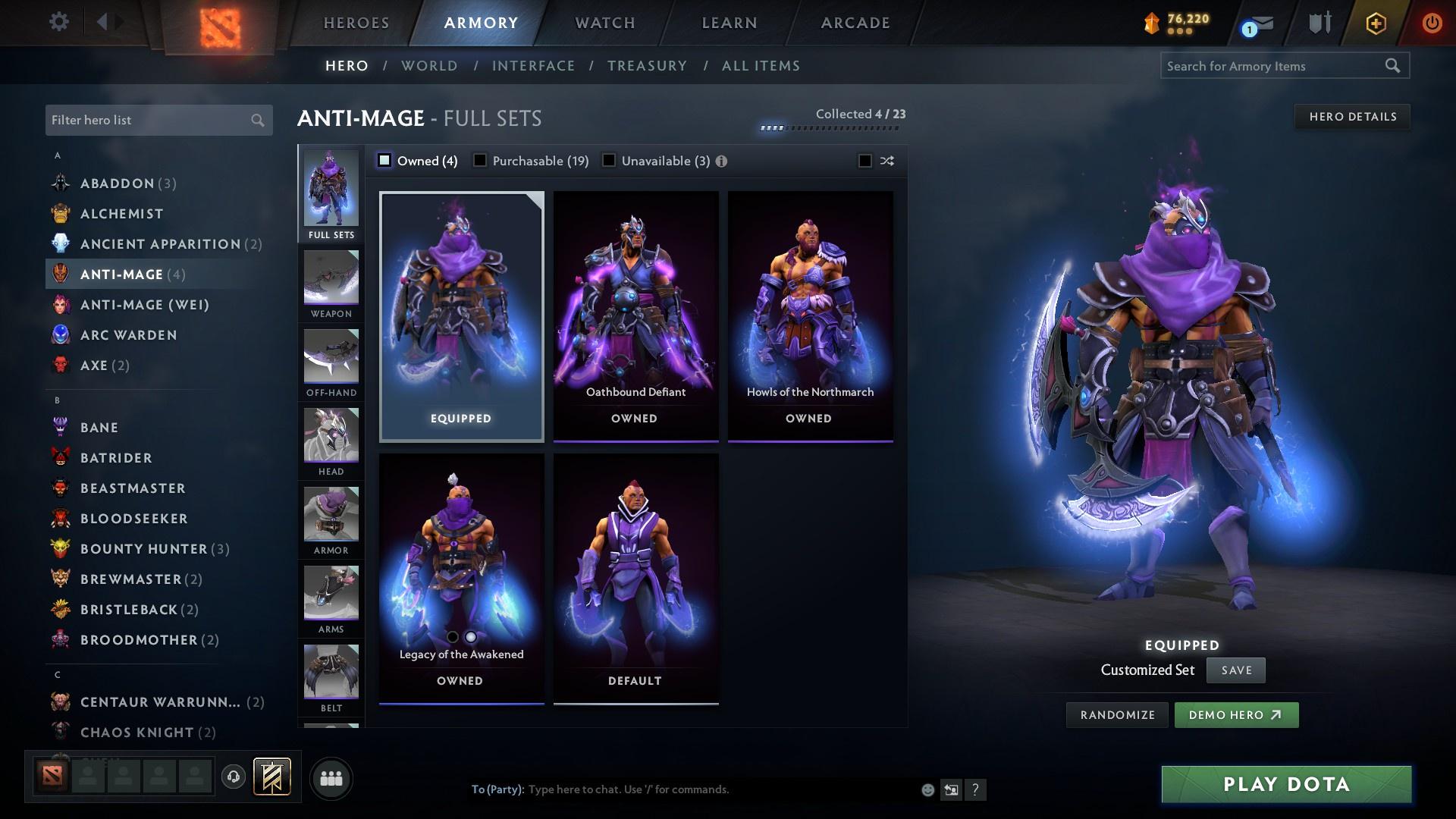Screen dimensions: 1456x819
Task: Click the RANDOMIZE button
Action: tap(1116, 714)
